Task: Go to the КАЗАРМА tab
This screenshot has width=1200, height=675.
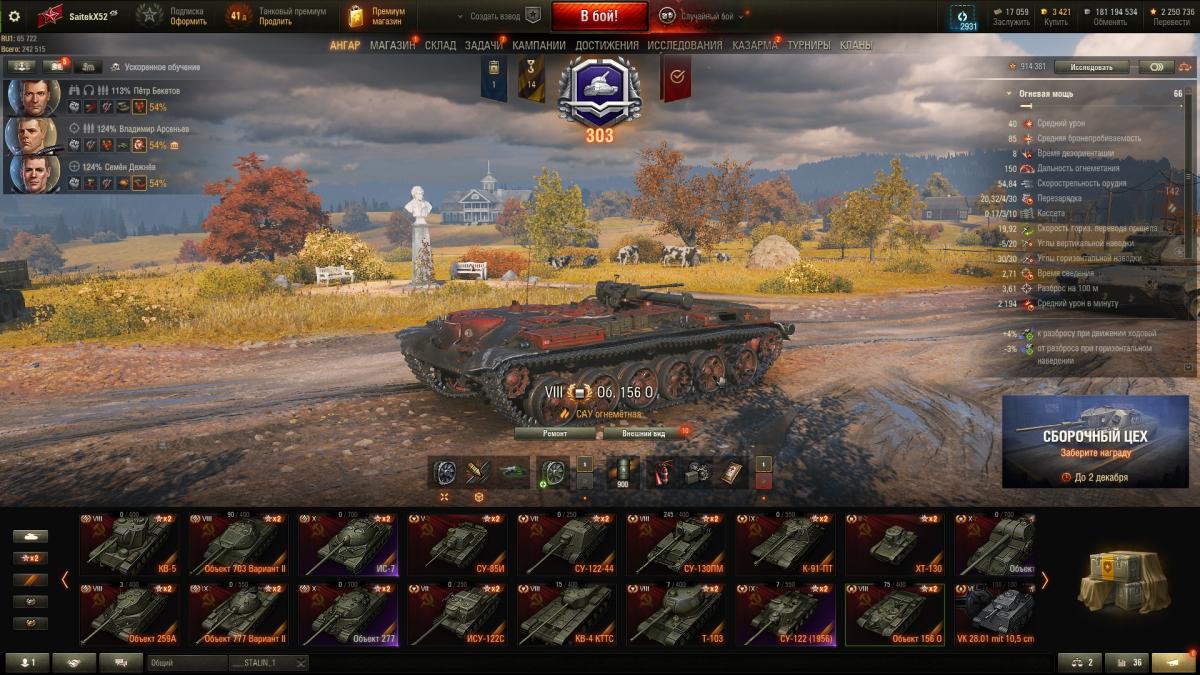Action: pyautogui.click(x=754, y=45)
